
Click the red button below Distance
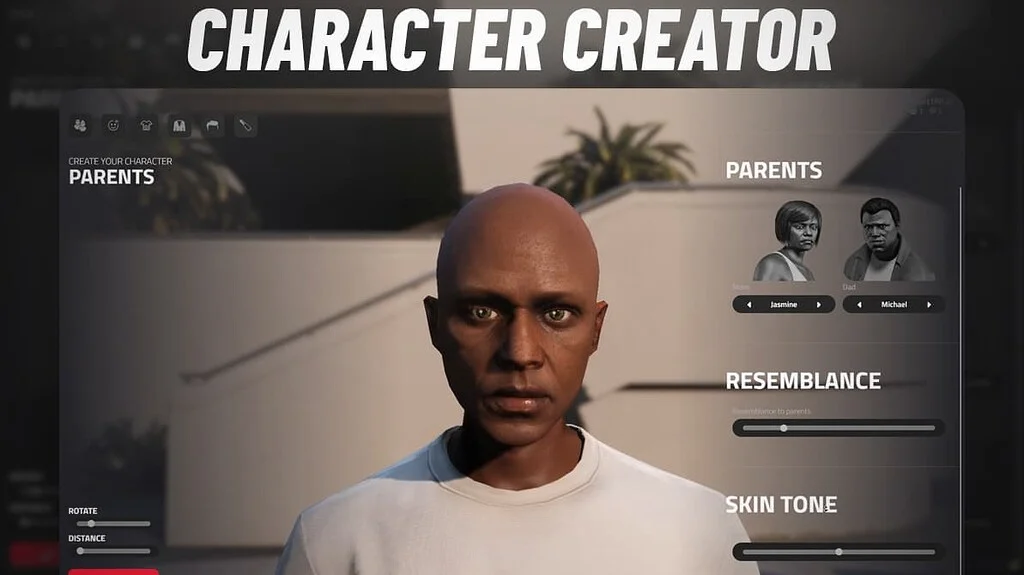click(x=113, y=571)
